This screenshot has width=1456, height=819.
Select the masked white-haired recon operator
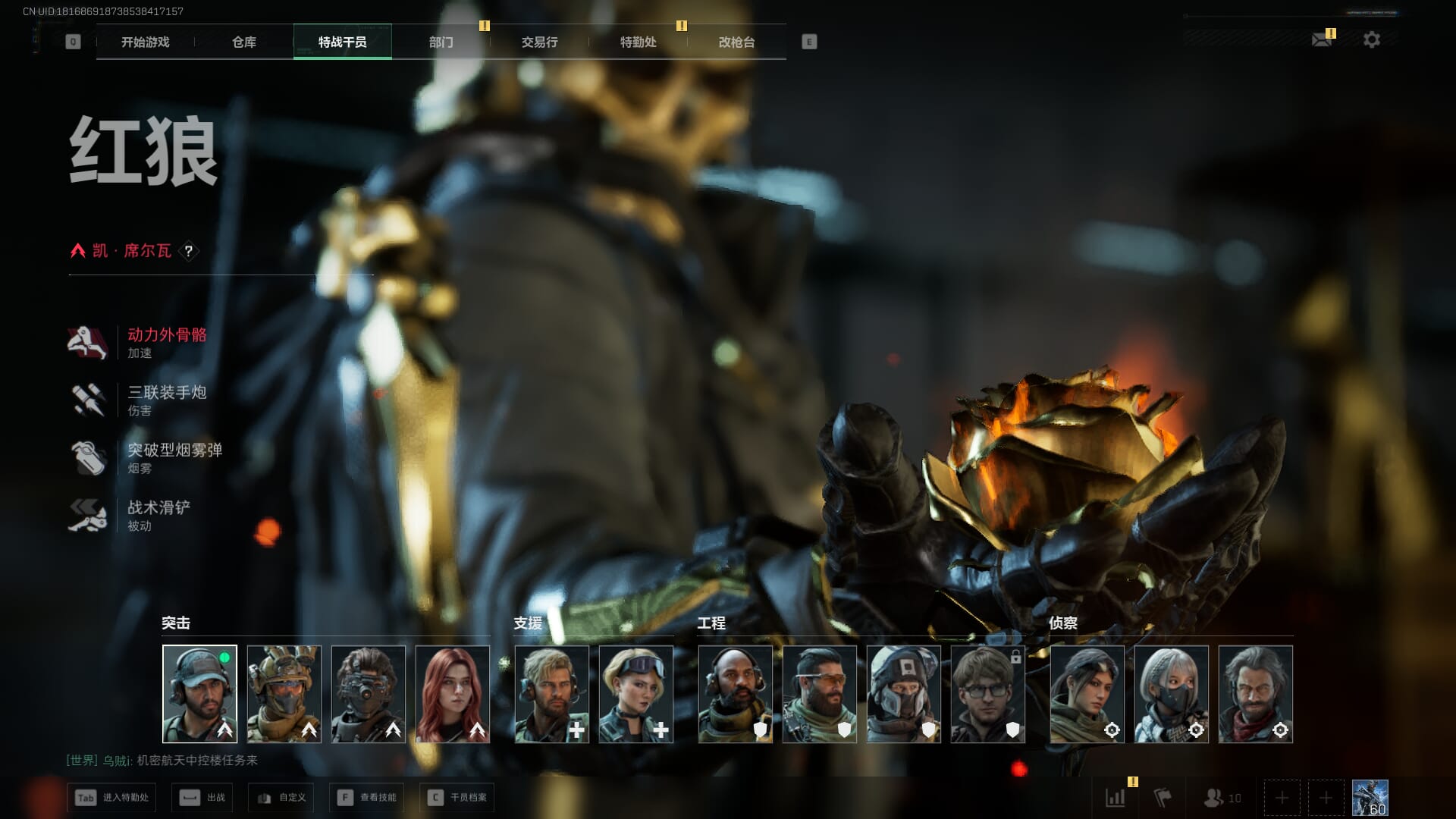tap(1172, 694)
